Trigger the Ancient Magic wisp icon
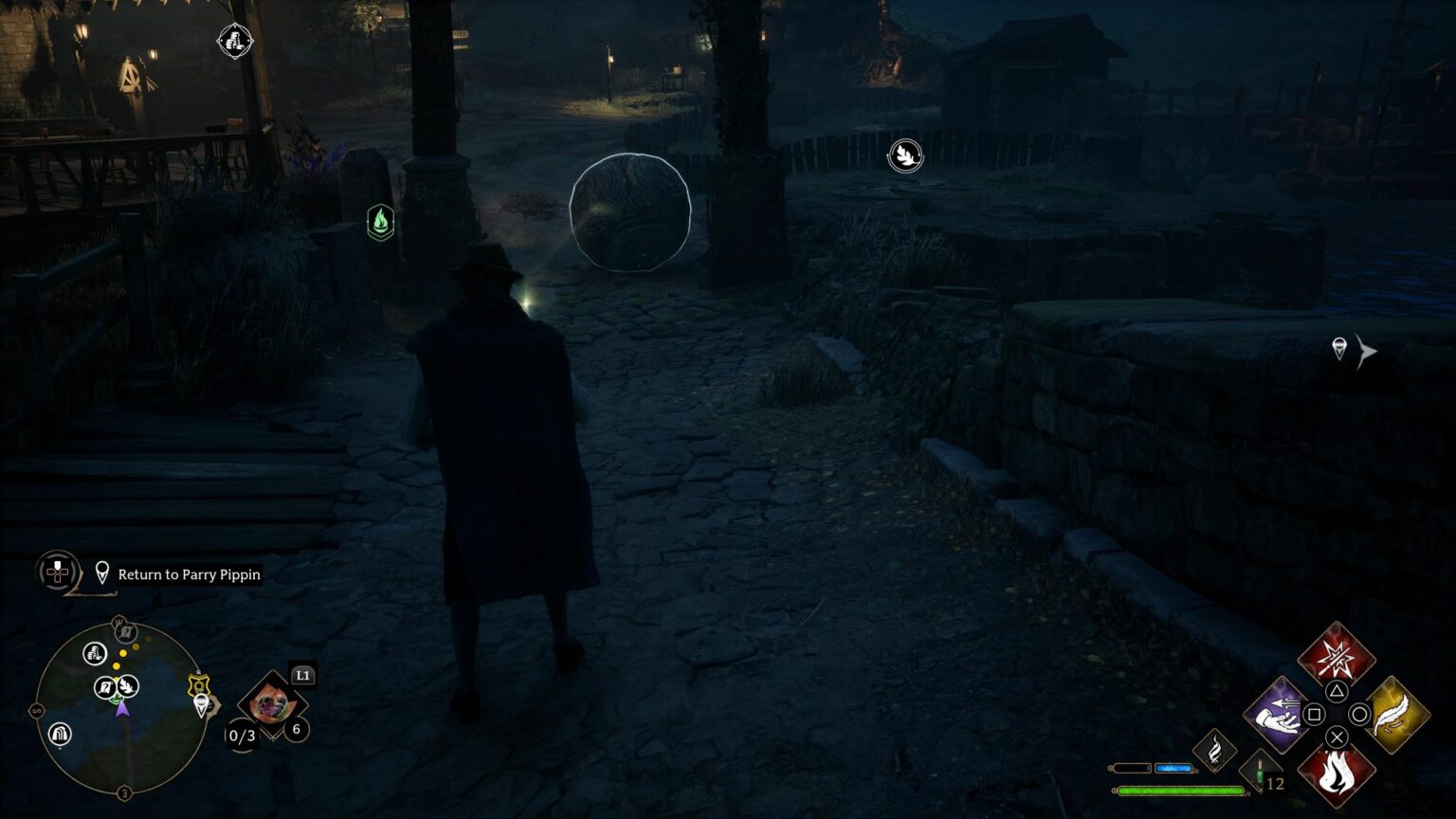Viewport: 1456px width, 819px height. click(1214, 751)
